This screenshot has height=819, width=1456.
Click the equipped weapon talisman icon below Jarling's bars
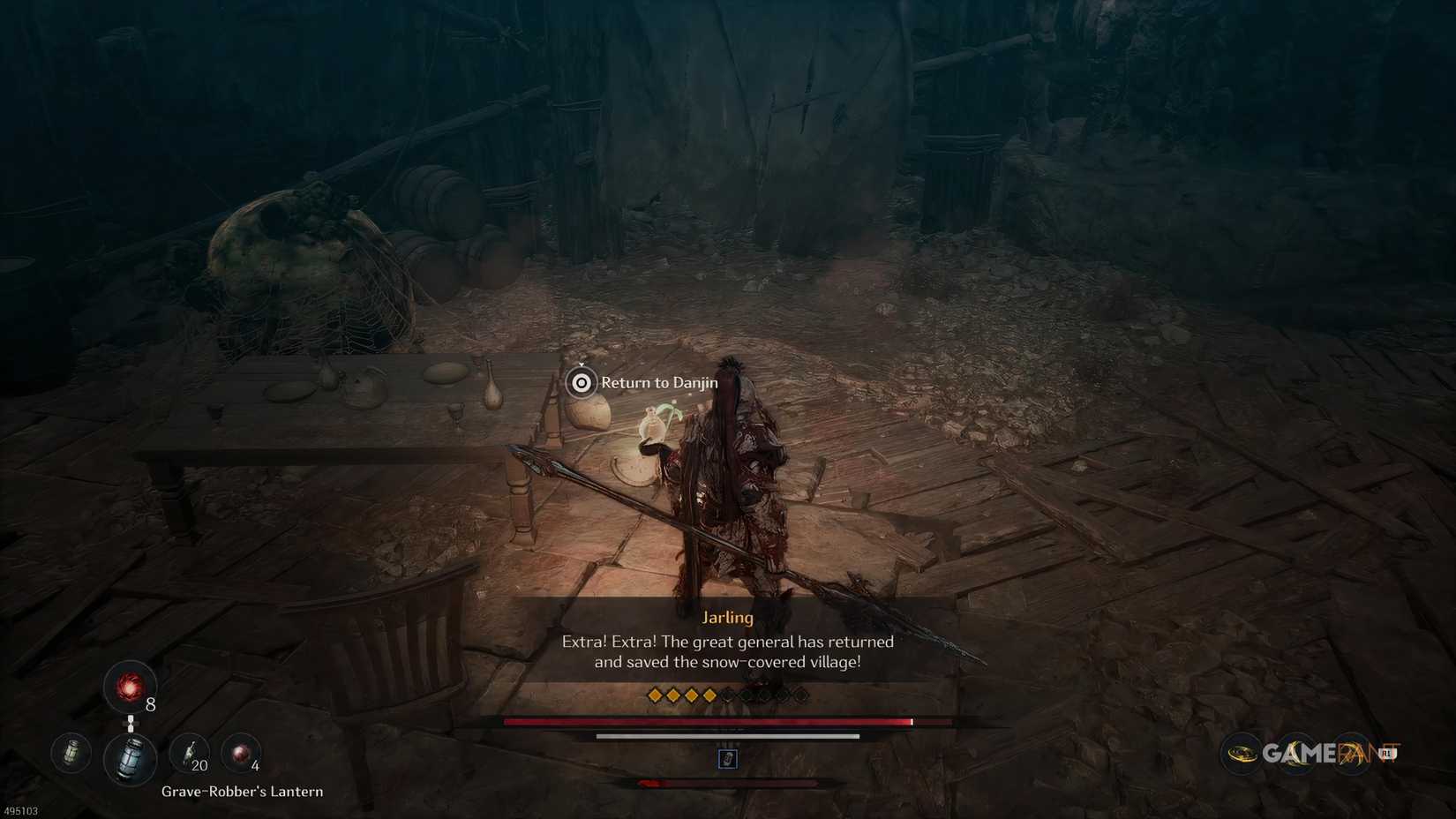tap(728, 758)
